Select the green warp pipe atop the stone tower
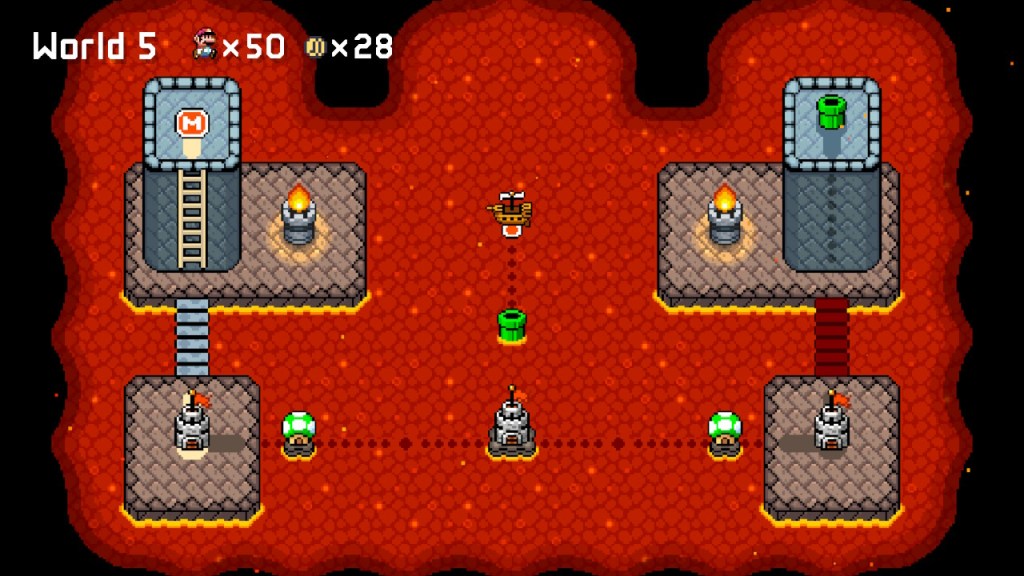 [x=831, y=112]
